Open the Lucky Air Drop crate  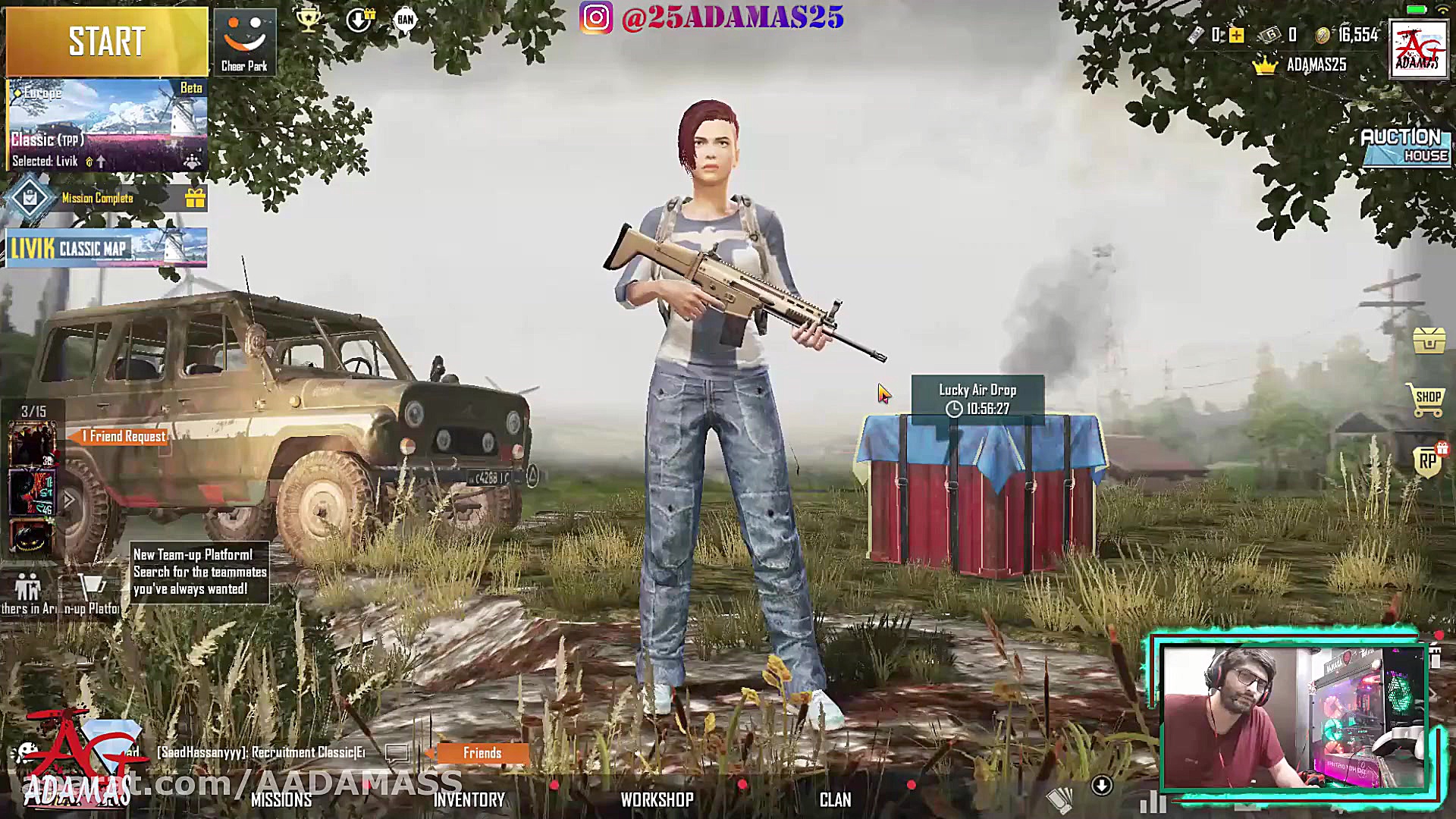pos(980,493)
